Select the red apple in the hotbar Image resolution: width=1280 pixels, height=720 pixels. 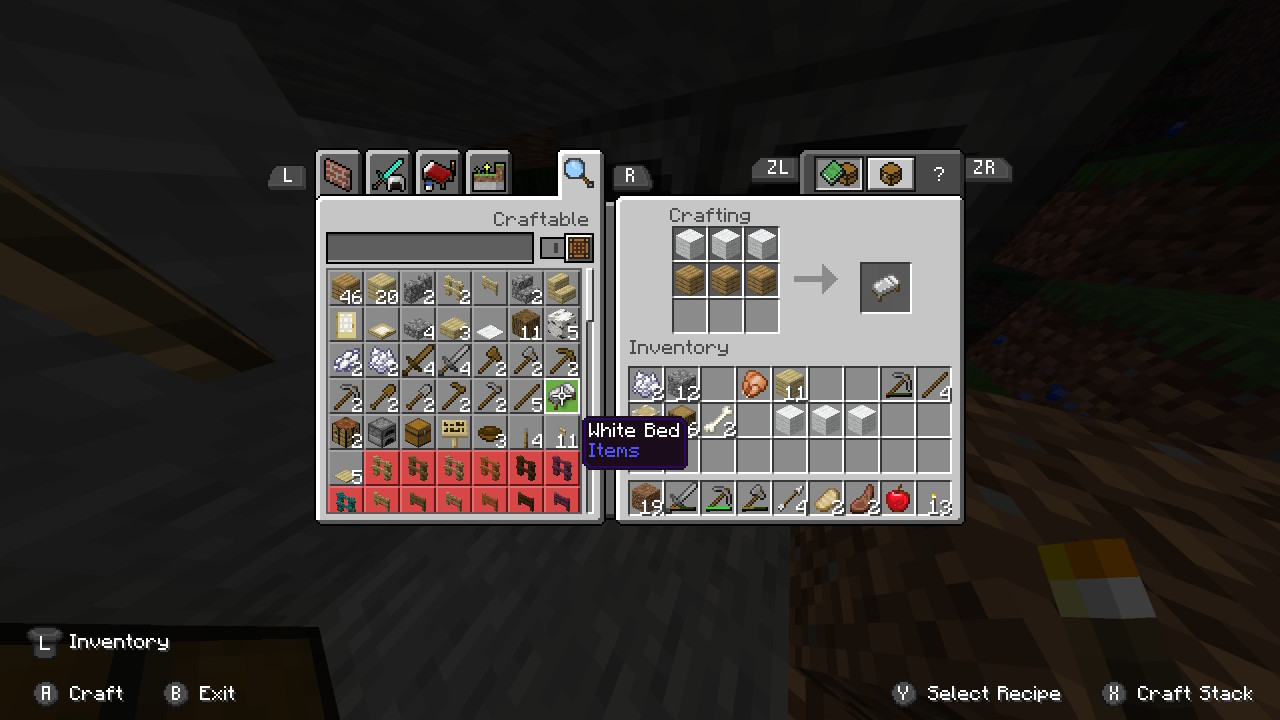[x=898, y=497]
